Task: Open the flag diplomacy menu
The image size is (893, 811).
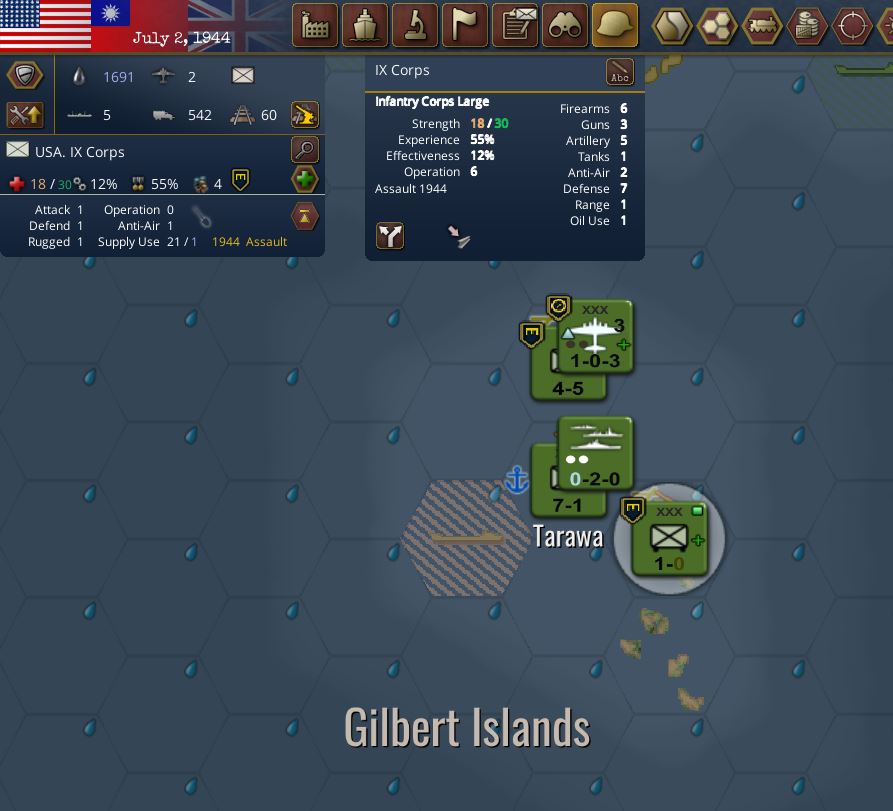Action: pos(465,26)
